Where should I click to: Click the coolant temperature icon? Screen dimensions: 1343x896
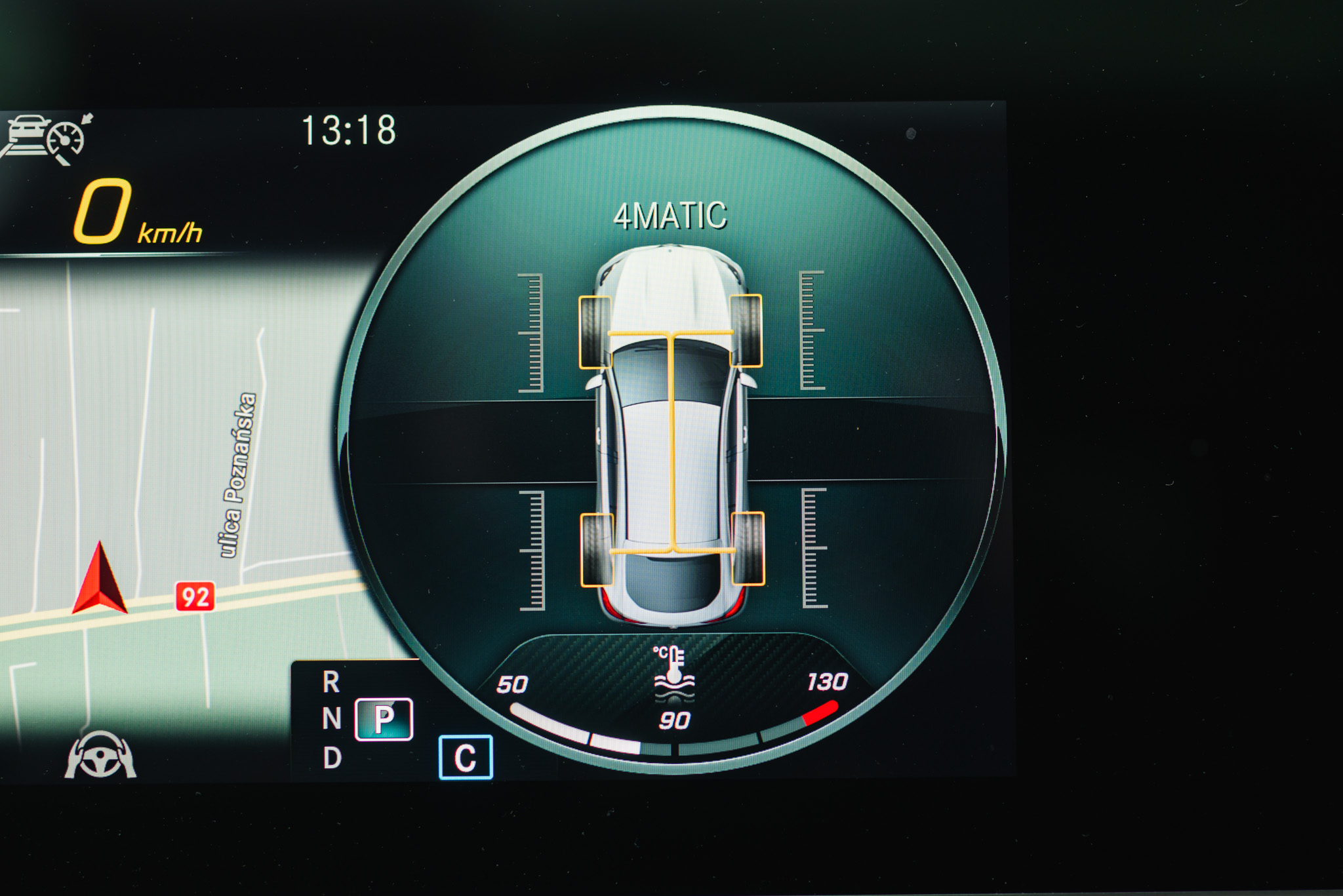(x=673, y=672)
